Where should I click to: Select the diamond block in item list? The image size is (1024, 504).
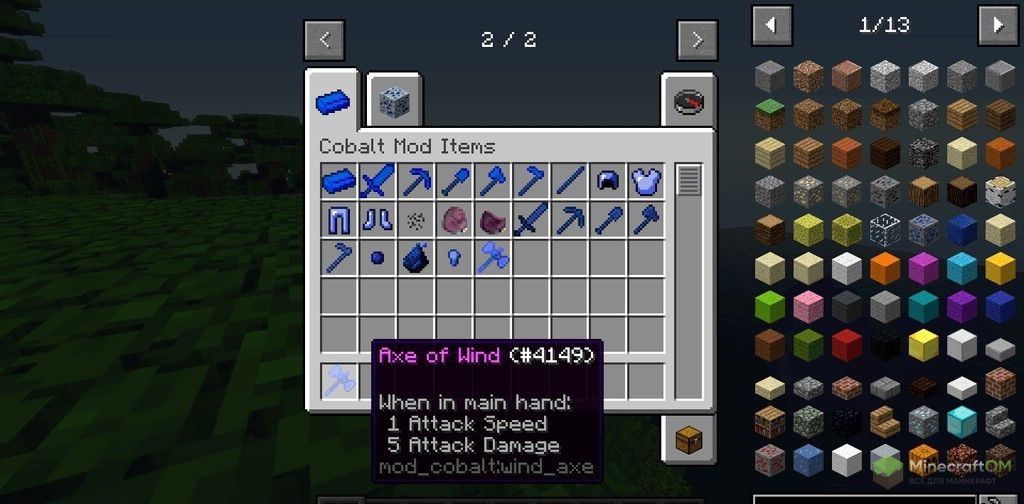pyautogui.click(x=962, y=421)
